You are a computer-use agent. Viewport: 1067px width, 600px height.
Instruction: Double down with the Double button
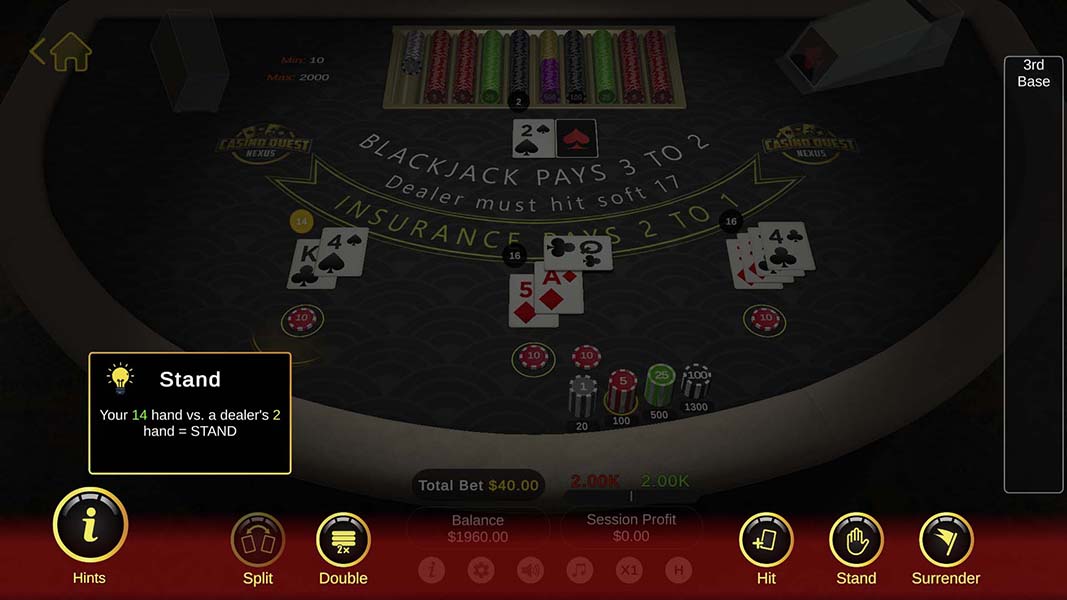point(343,541)
